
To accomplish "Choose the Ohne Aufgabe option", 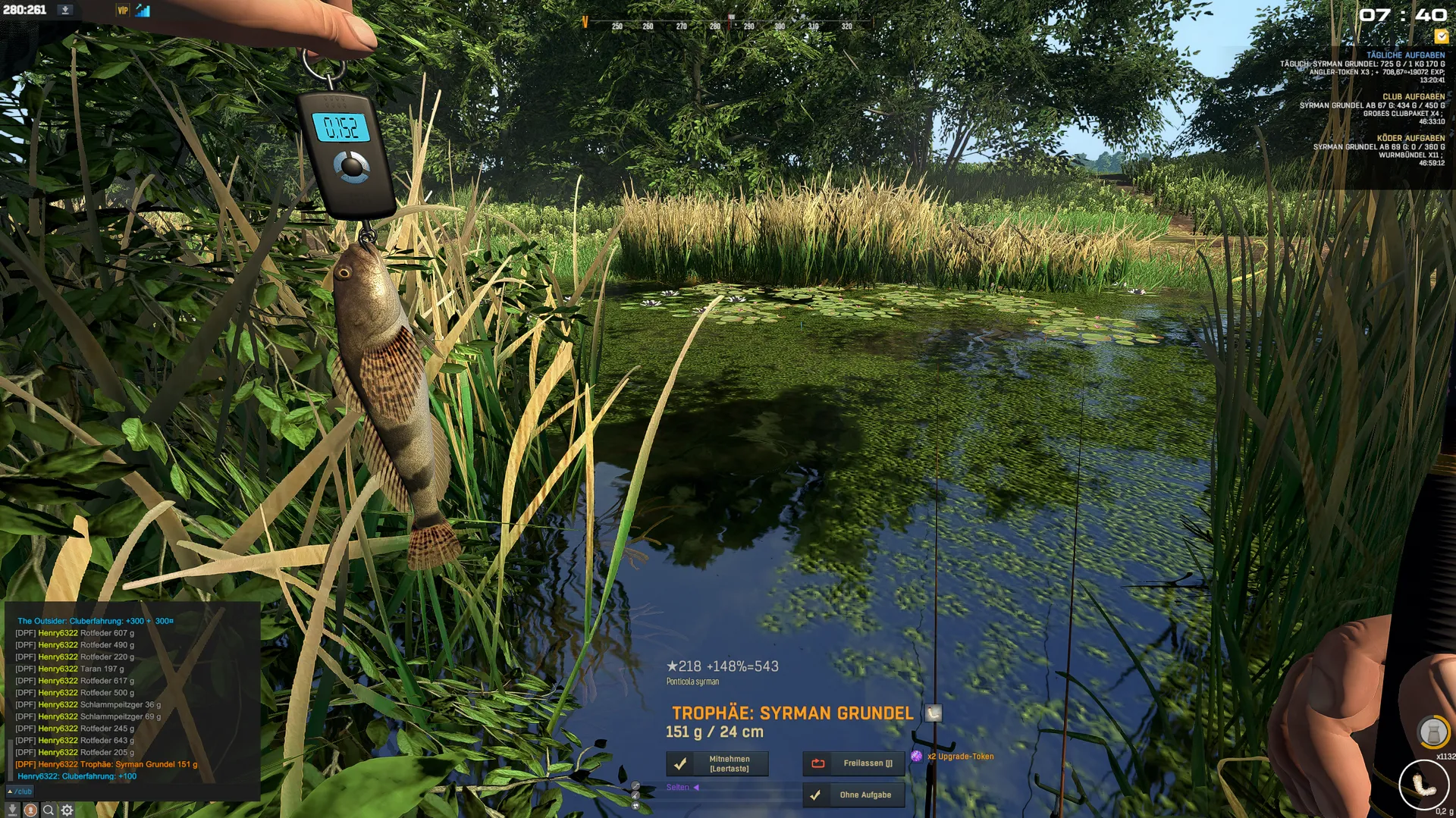I will tap(853, 795).
